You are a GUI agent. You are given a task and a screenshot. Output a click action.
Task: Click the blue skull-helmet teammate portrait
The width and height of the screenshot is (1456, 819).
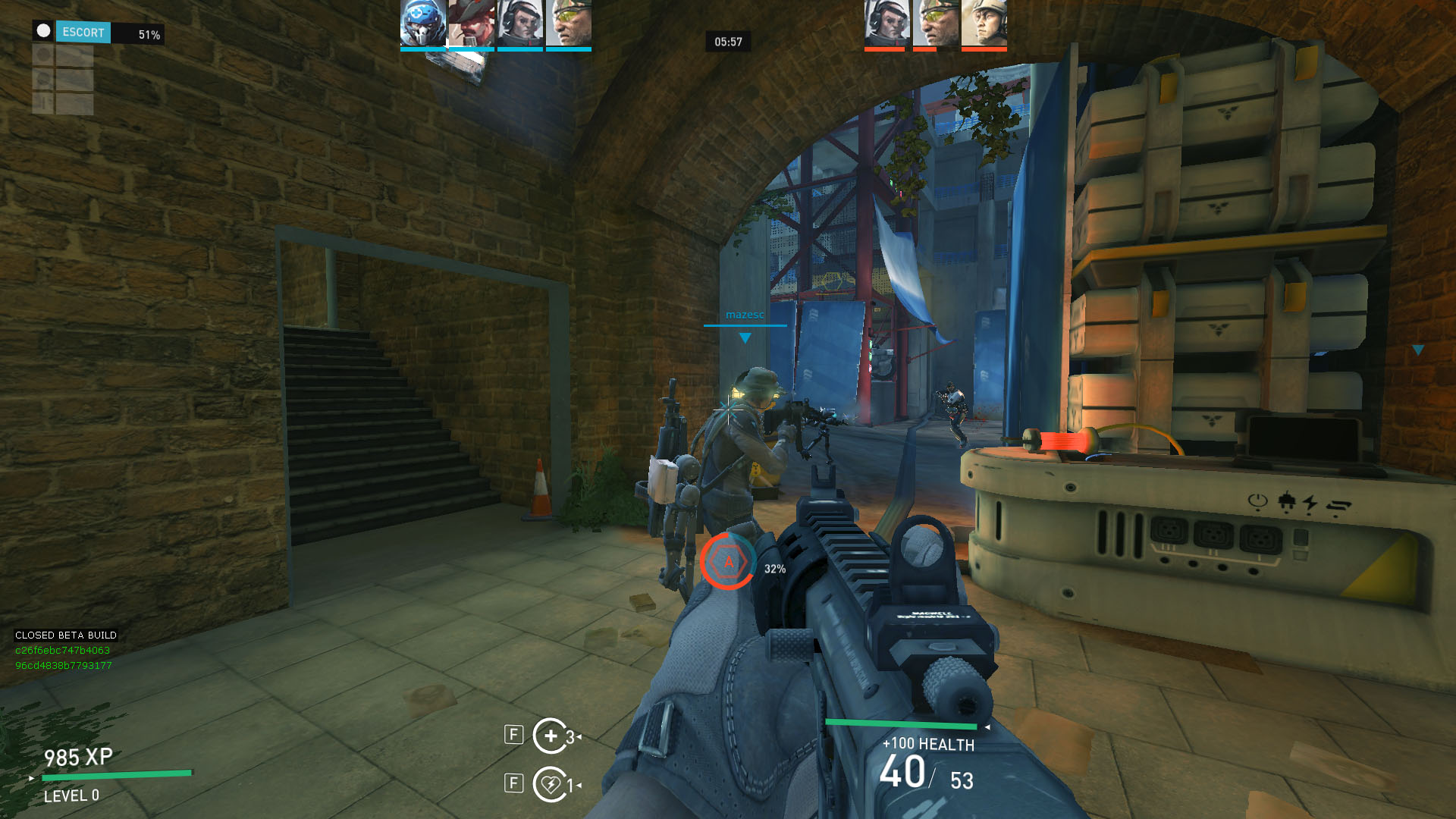(423, 24)
